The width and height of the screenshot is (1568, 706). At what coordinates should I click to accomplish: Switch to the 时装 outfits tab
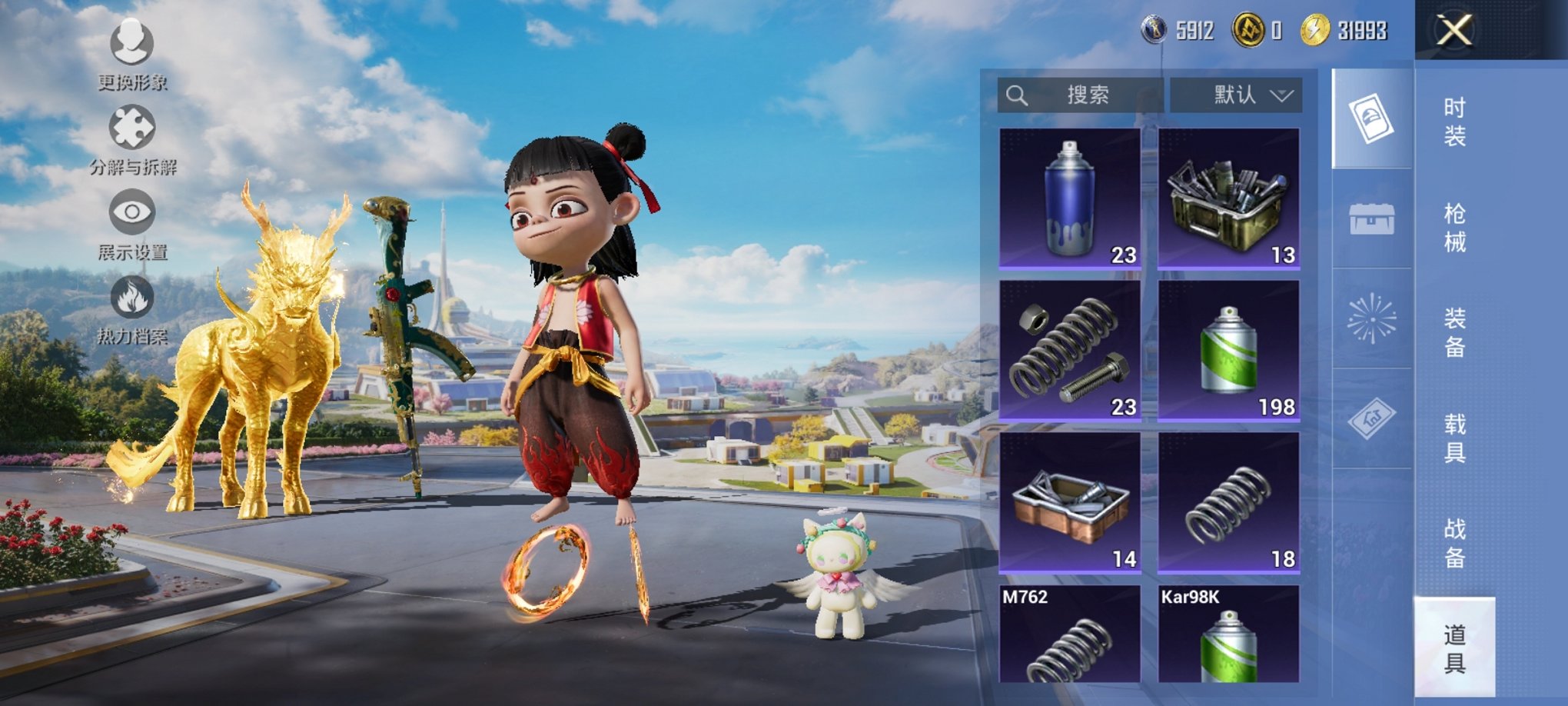pyautogui.click(x=1454, y=122)
